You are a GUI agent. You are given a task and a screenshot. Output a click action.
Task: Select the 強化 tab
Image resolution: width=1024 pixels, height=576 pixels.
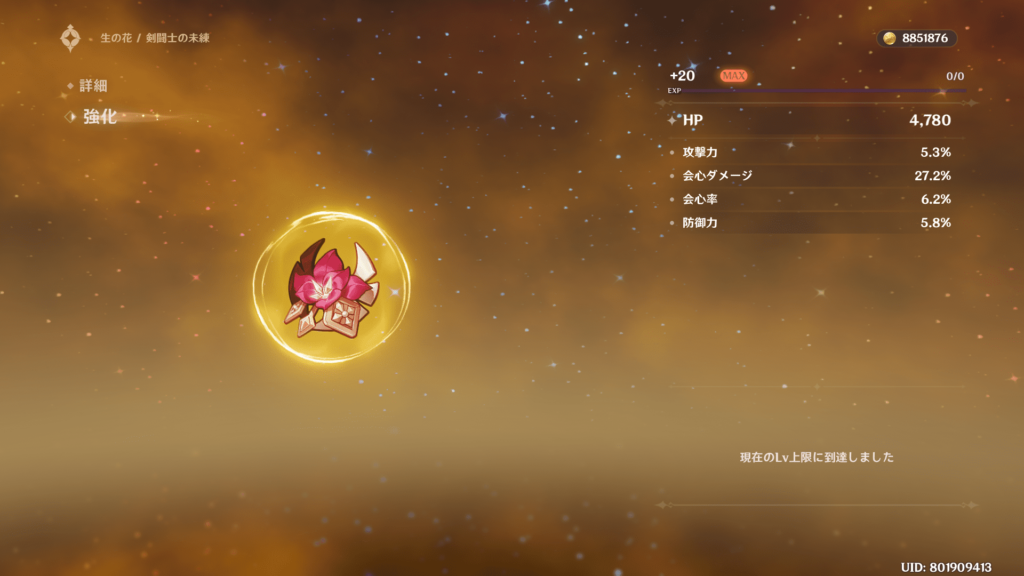(x=99, y=117)
